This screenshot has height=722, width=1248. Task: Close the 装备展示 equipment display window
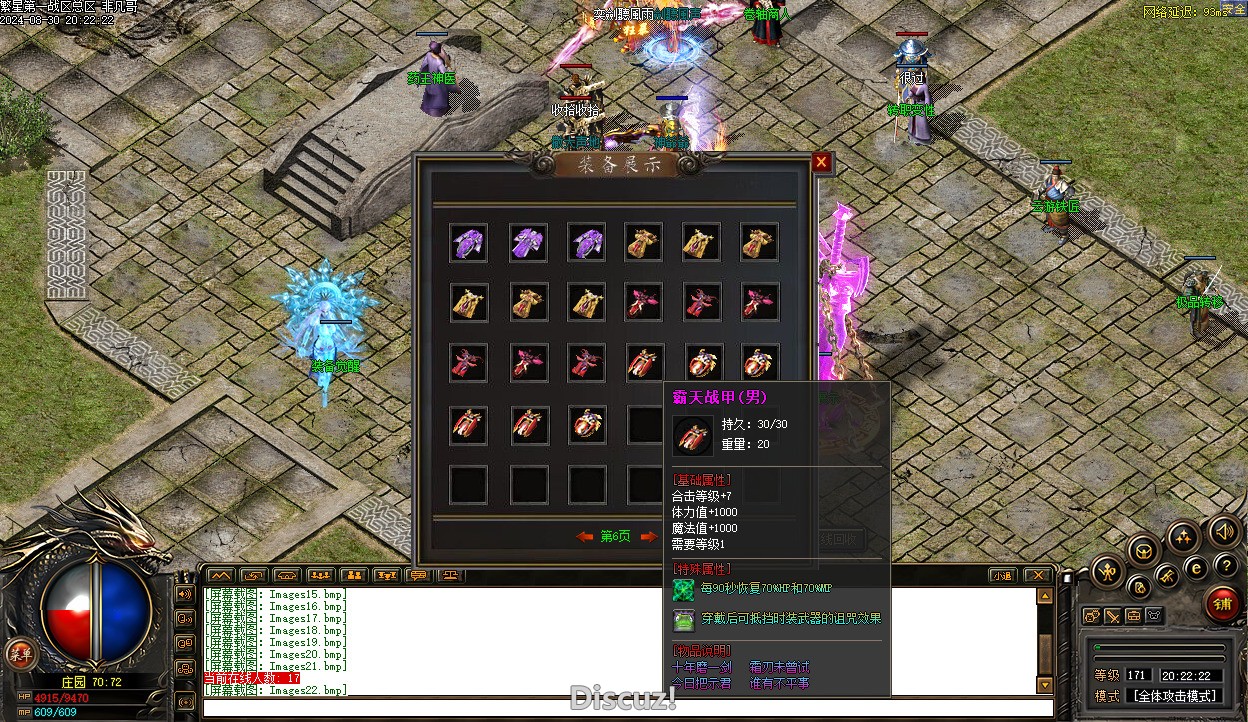[821, 162]
